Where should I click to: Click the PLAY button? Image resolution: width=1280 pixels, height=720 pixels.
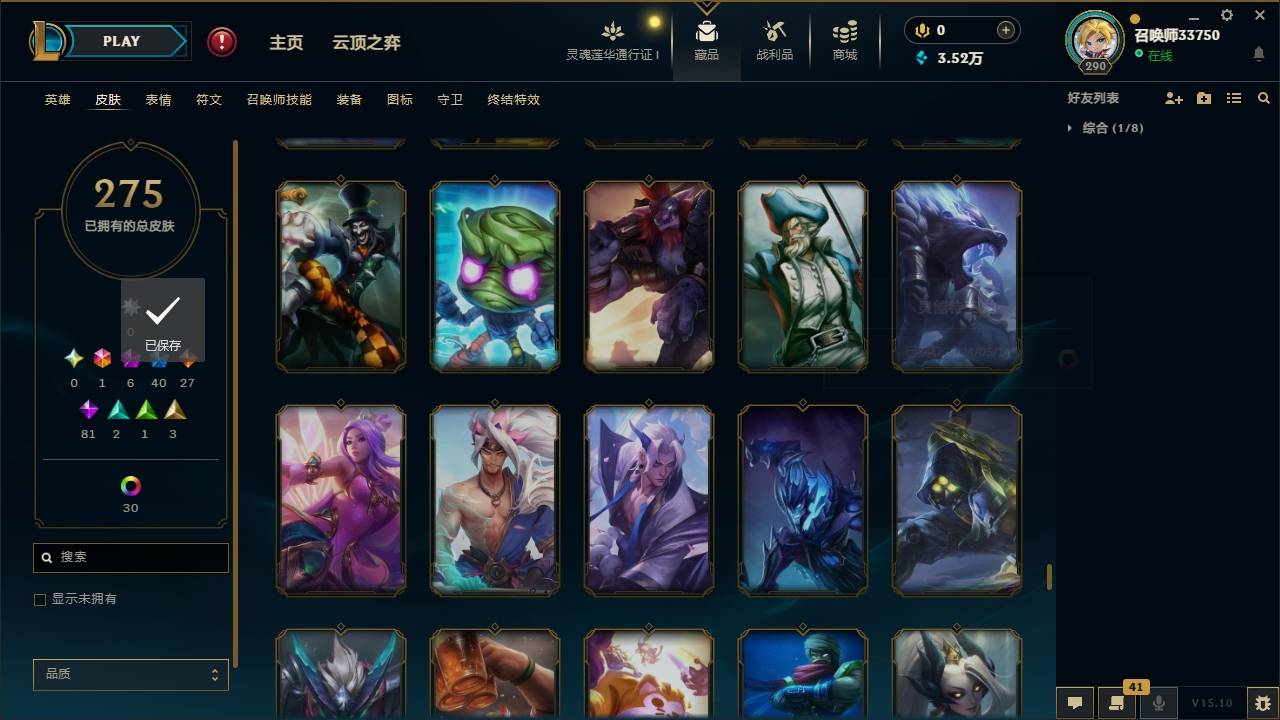[122, 41]
